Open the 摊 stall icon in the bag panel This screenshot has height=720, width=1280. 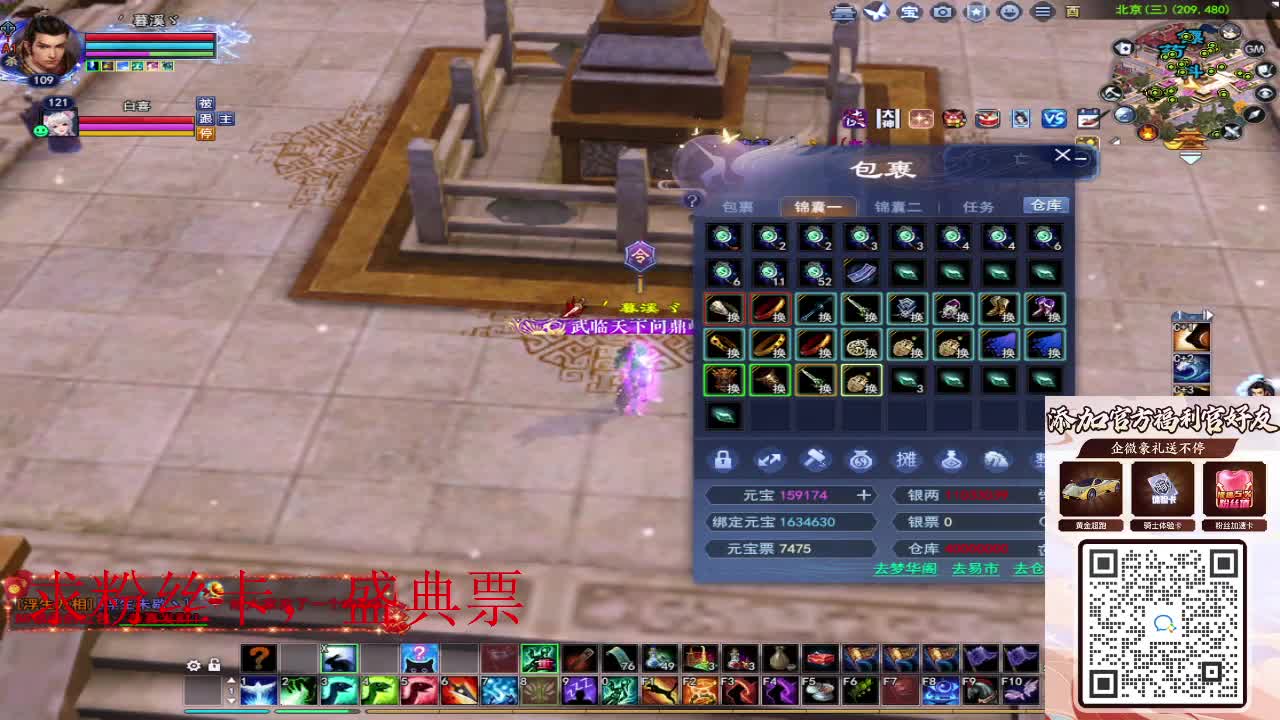click(907, 460)
